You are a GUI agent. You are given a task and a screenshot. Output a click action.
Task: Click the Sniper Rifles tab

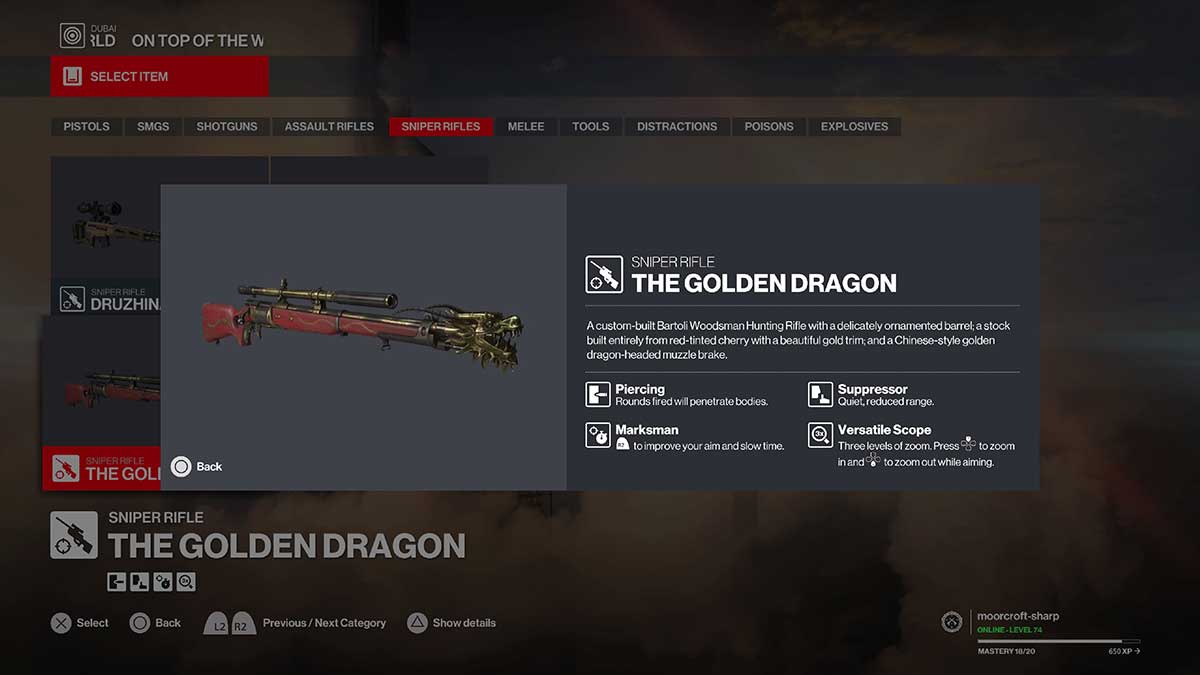tap(441, 127)
